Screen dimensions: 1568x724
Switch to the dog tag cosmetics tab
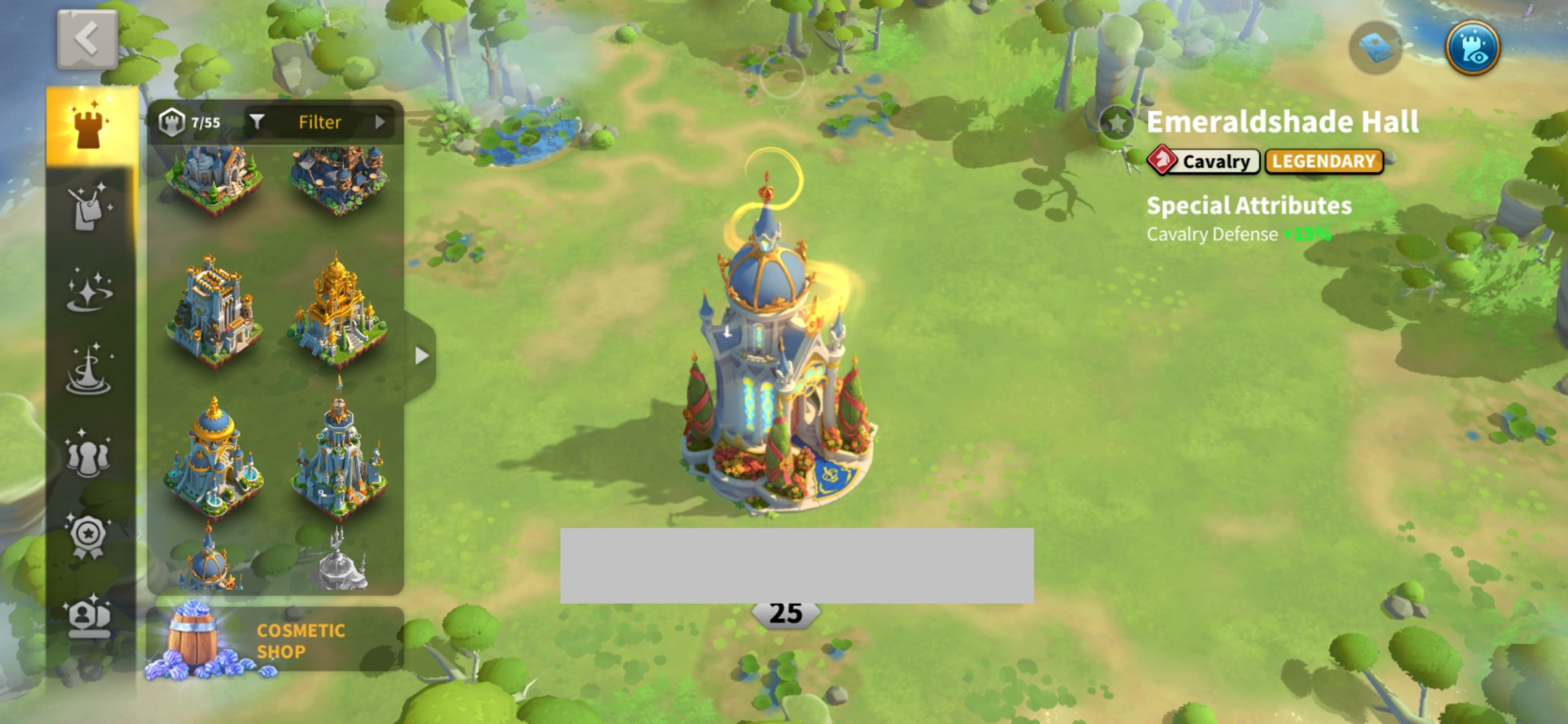[x=90, y=208]
